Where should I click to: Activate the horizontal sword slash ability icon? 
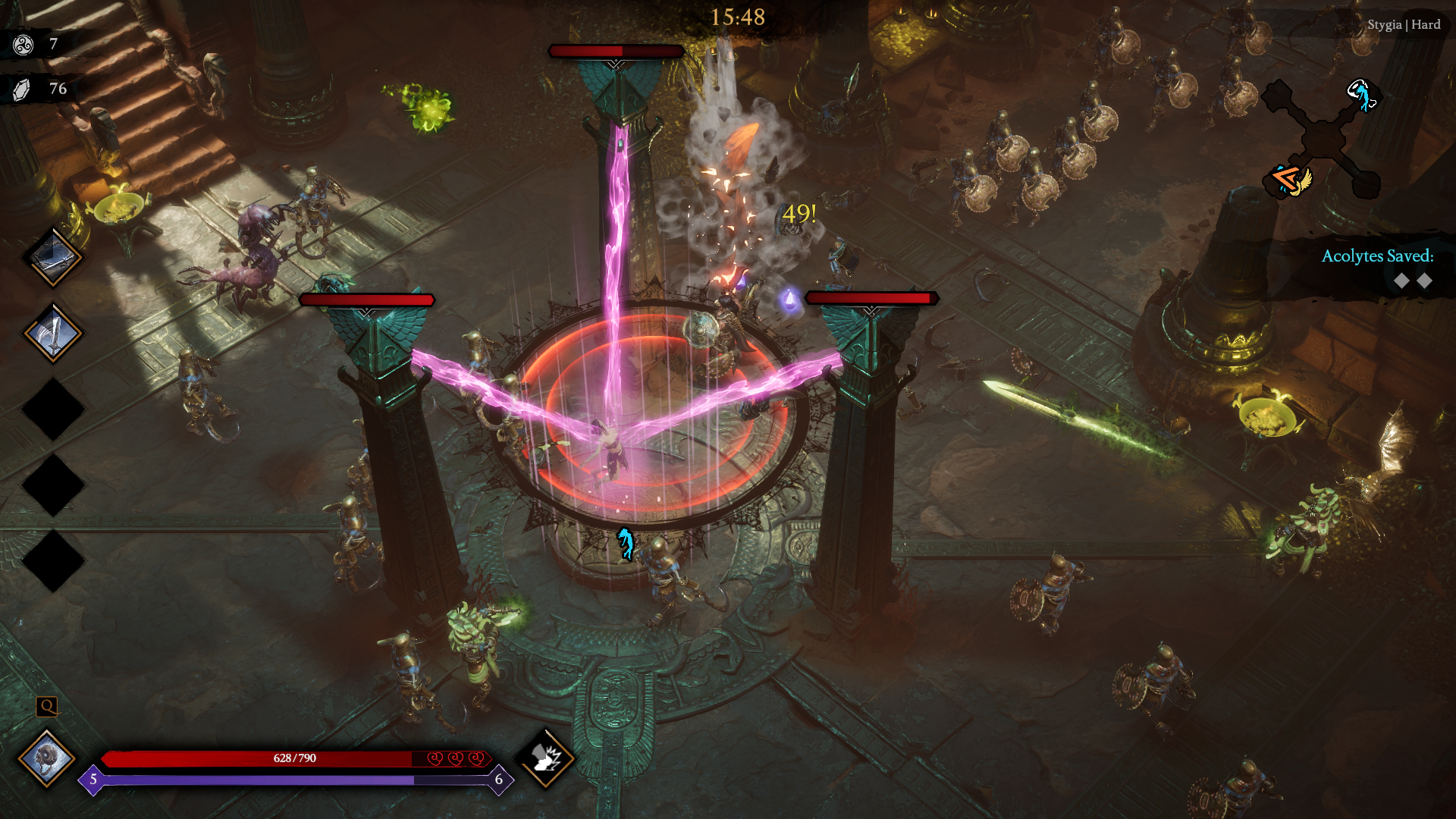click(x=52, y=258)
